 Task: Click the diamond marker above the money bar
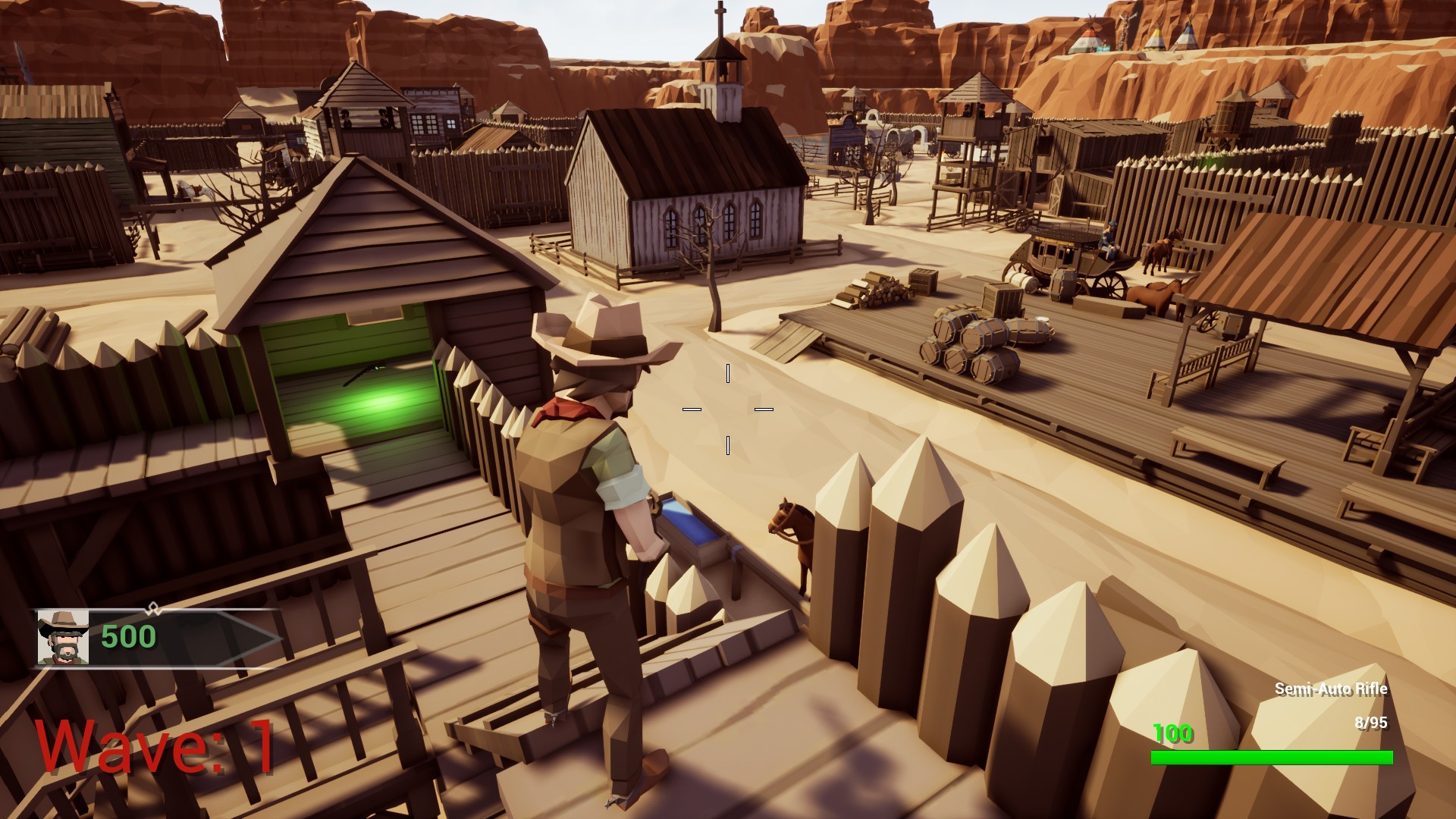click(x=152, y=609)
